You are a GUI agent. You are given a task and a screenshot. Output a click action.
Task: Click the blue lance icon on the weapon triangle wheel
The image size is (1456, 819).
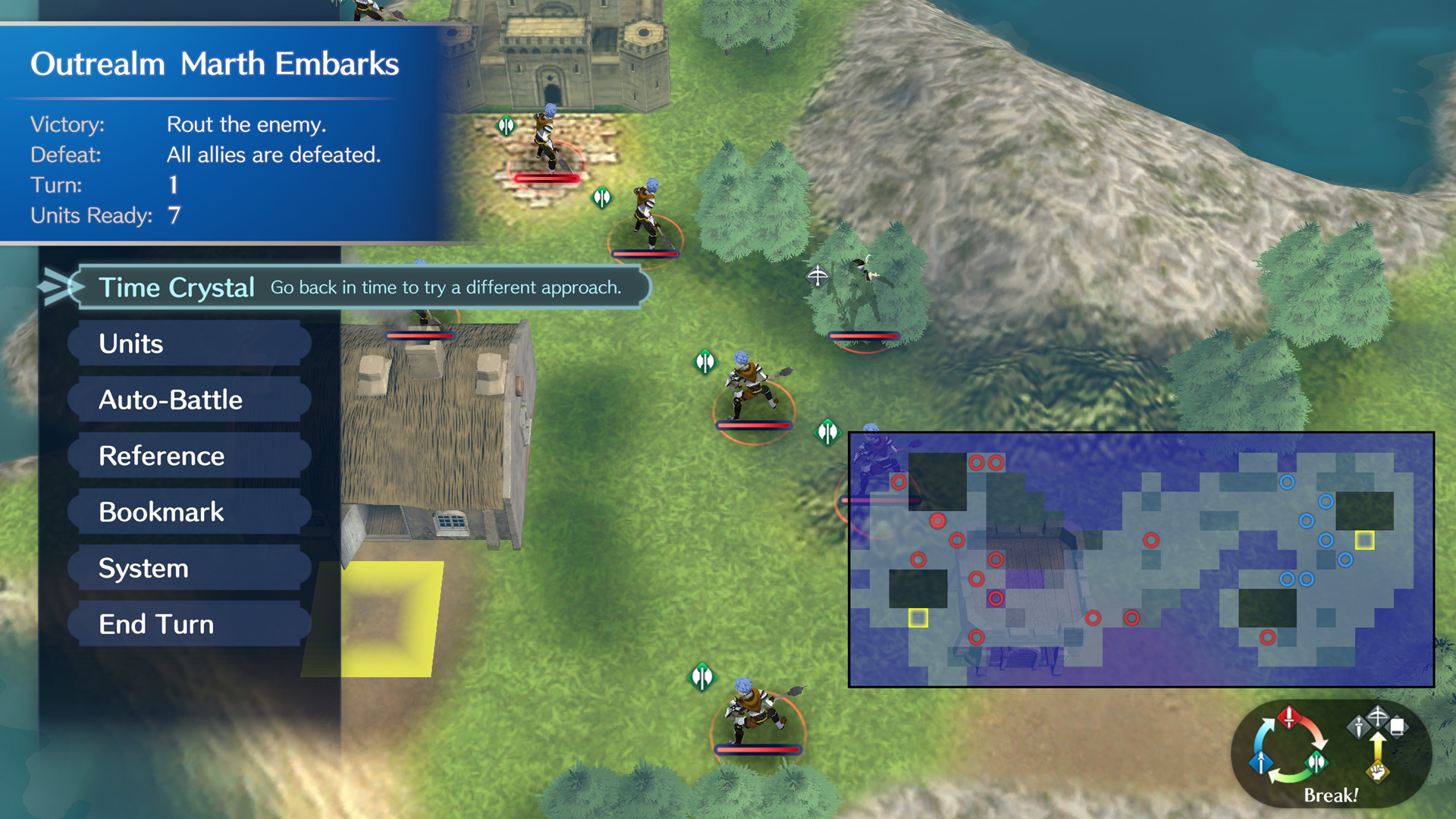[x=1260, y=763]
